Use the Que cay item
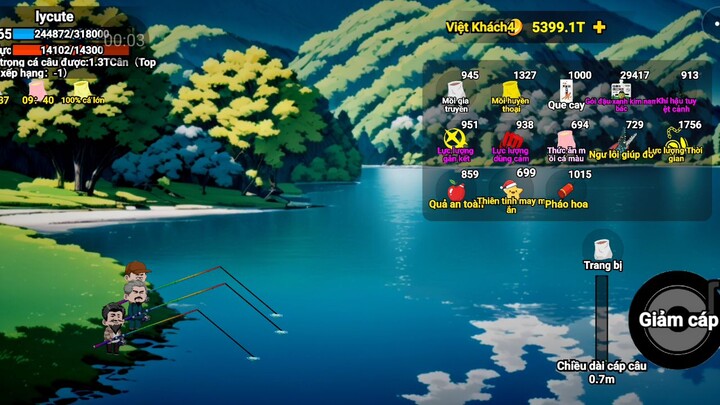This screenshot has height=405, width=720. coord(566,93)
